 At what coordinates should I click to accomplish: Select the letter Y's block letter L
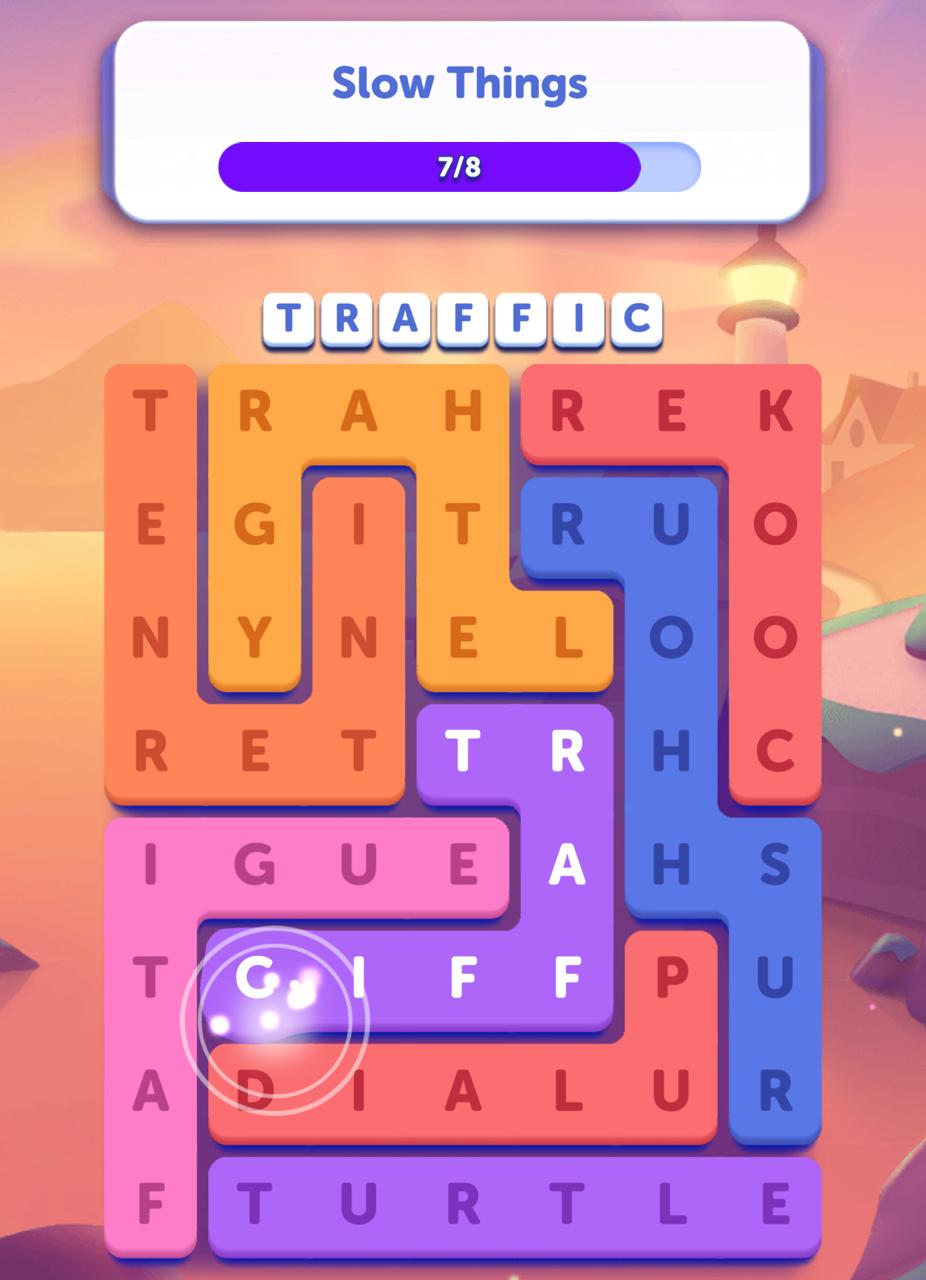pos(567,638)
